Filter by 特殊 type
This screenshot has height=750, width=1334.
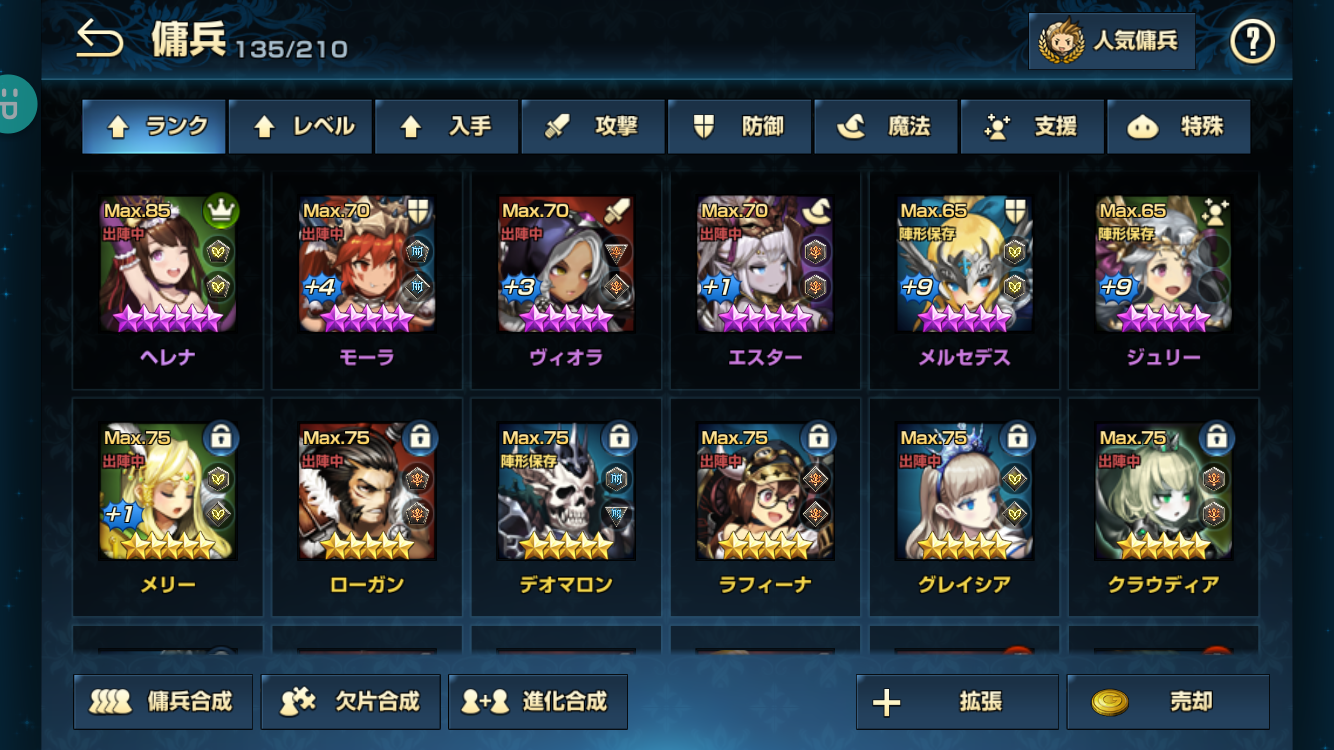(x=1178, y=127)
